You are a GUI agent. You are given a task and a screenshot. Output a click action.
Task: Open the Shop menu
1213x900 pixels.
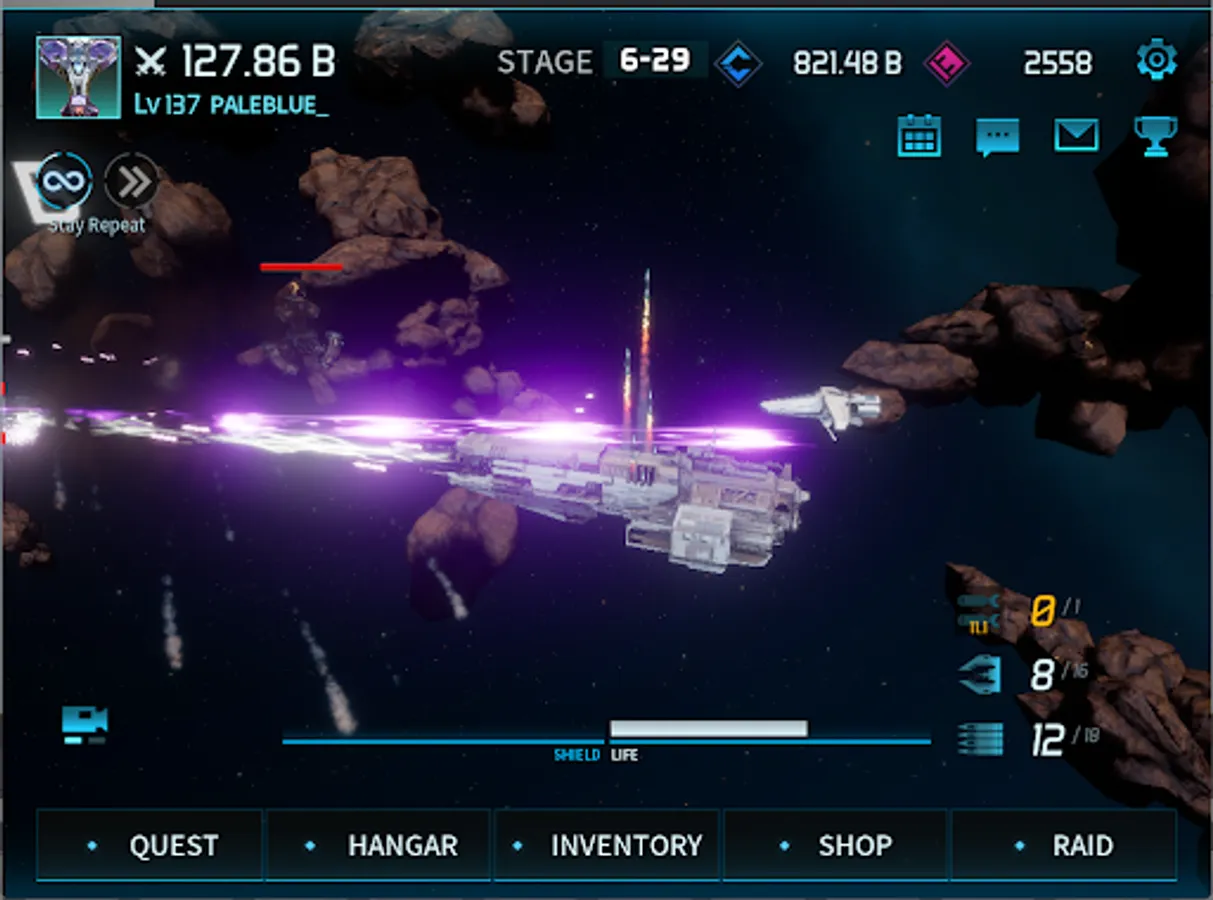pos(835,846)
